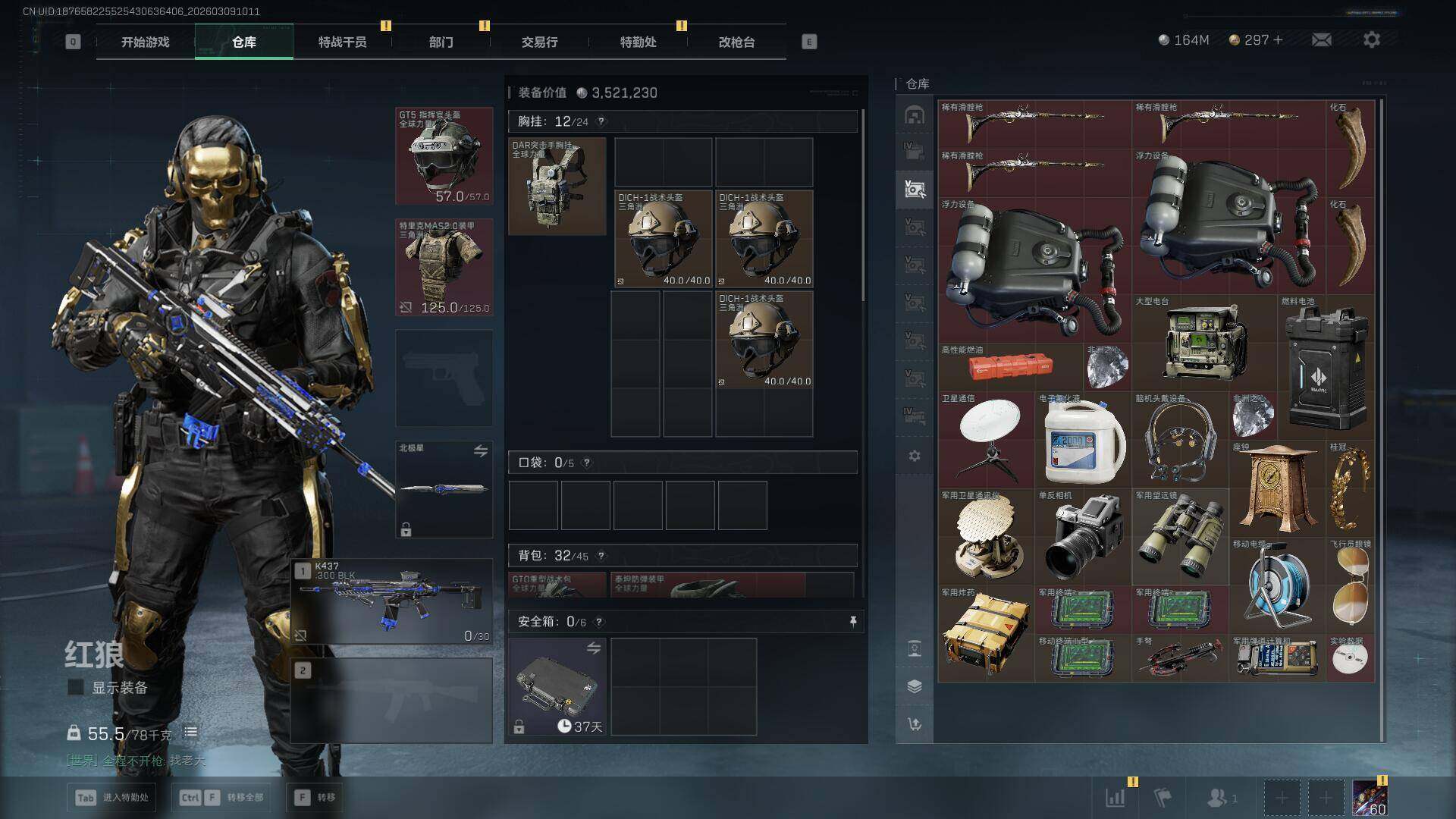Open the settings gear icon
1456x819 pixels.
click(x=1371, y=40)
